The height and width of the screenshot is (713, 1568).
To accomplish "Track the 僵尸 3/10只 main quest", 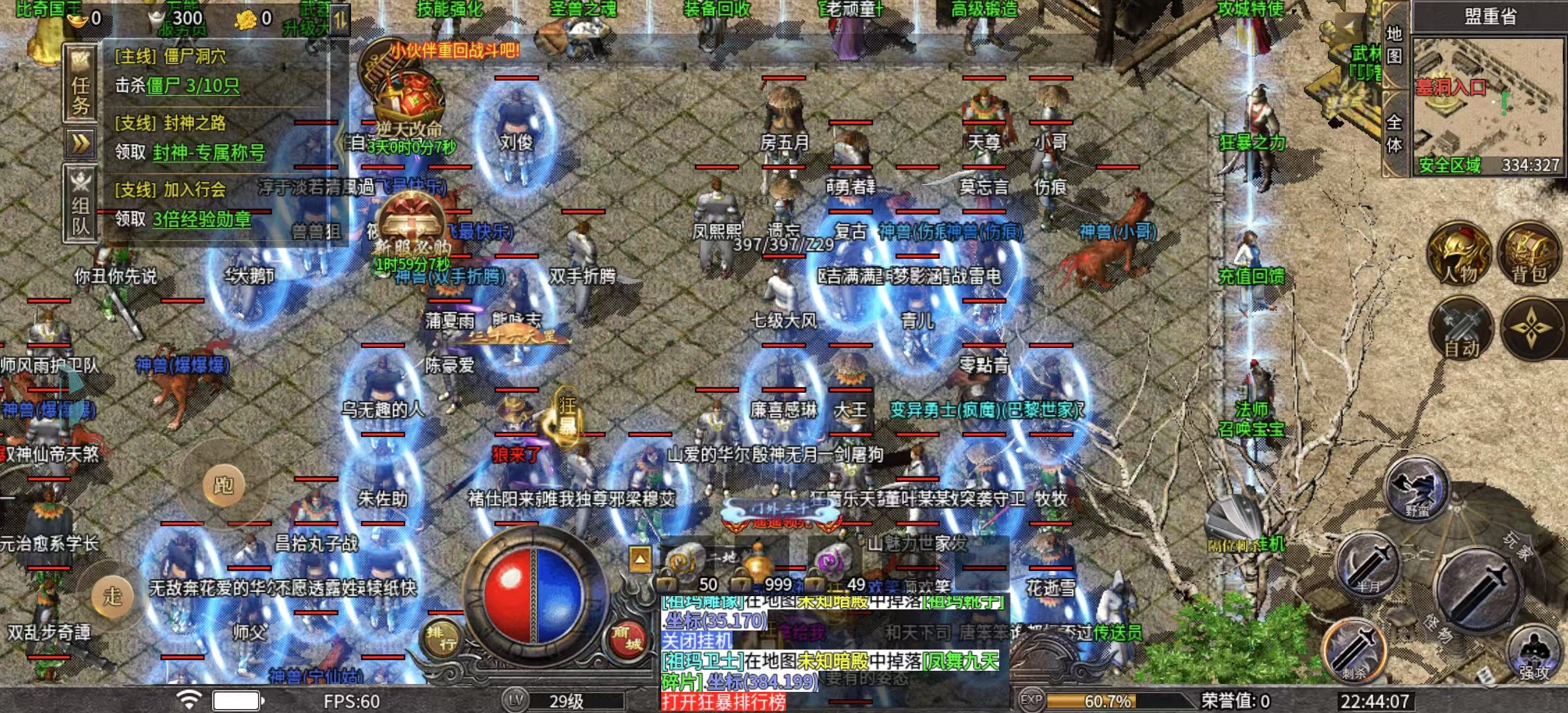I will point(192,86).
